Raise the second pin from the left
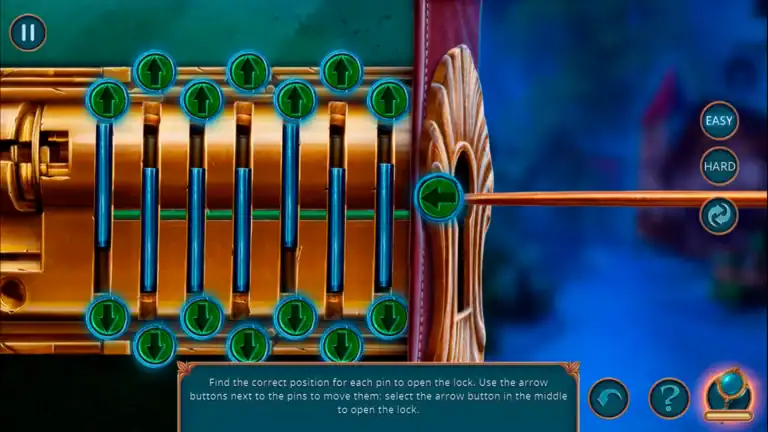 [154, 71]
